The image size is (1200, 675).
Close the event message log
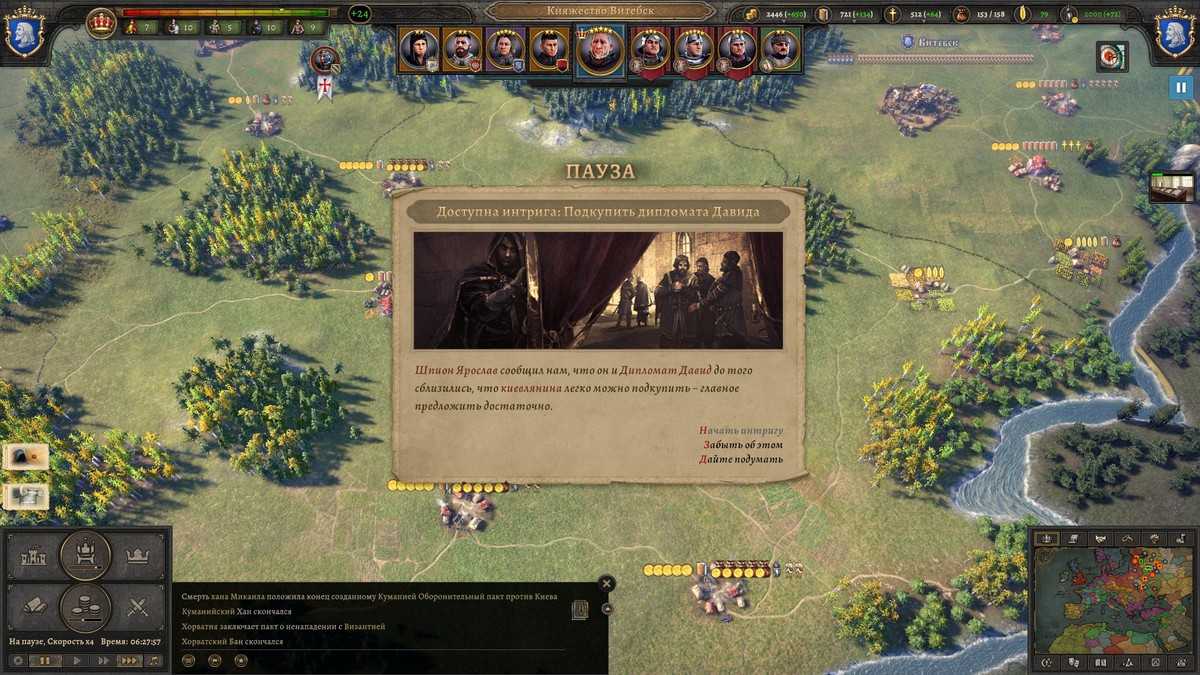[606, 583]
